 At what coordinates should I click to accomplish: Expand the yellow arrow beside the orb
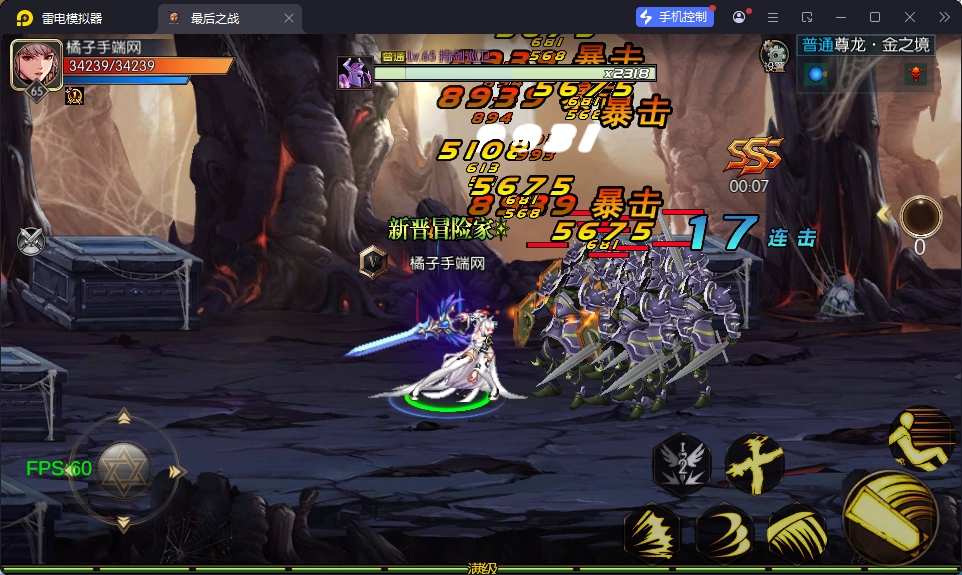884,214
